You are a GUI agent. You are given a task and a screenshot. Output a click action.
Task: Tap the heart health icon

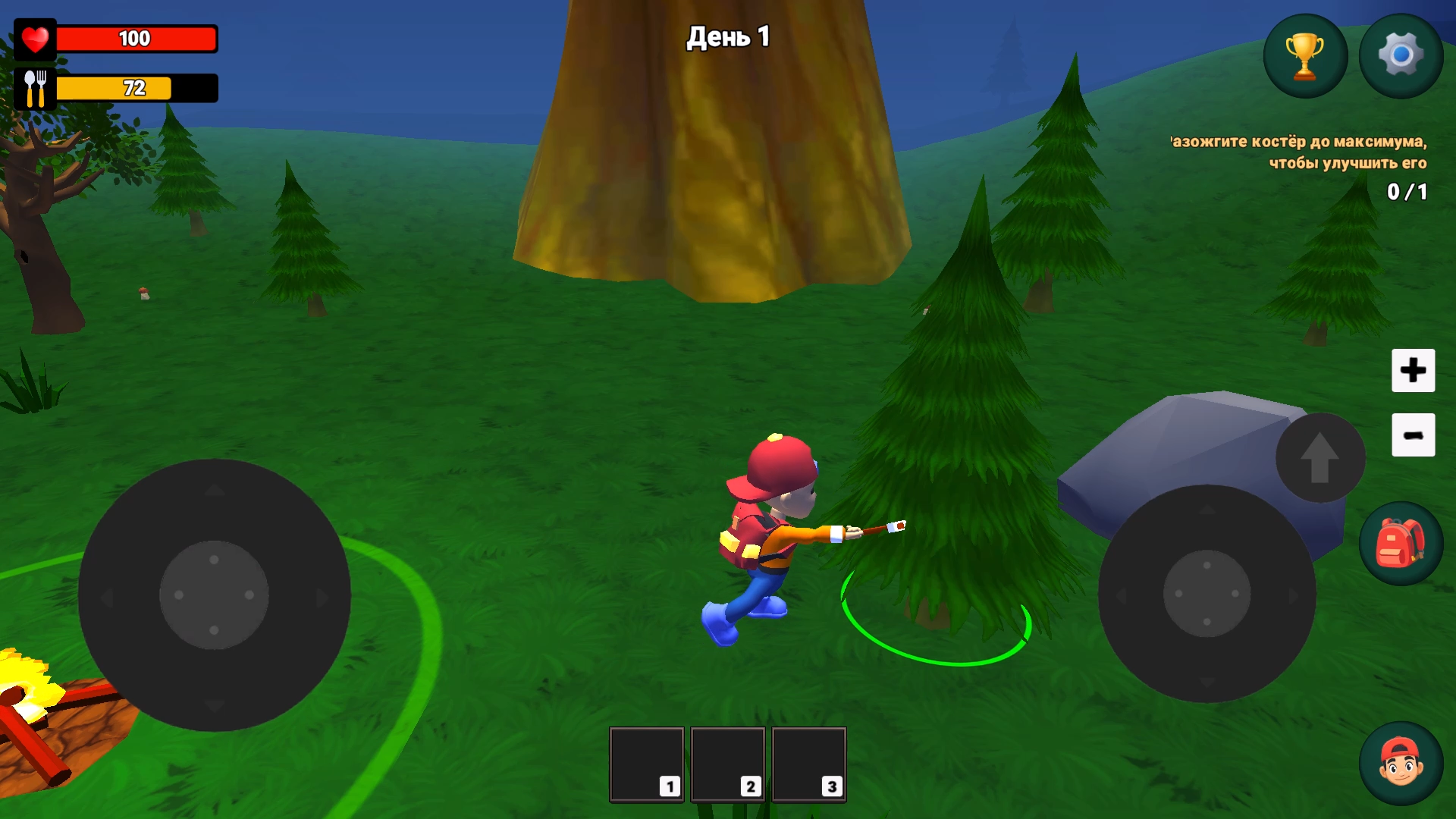35,38
